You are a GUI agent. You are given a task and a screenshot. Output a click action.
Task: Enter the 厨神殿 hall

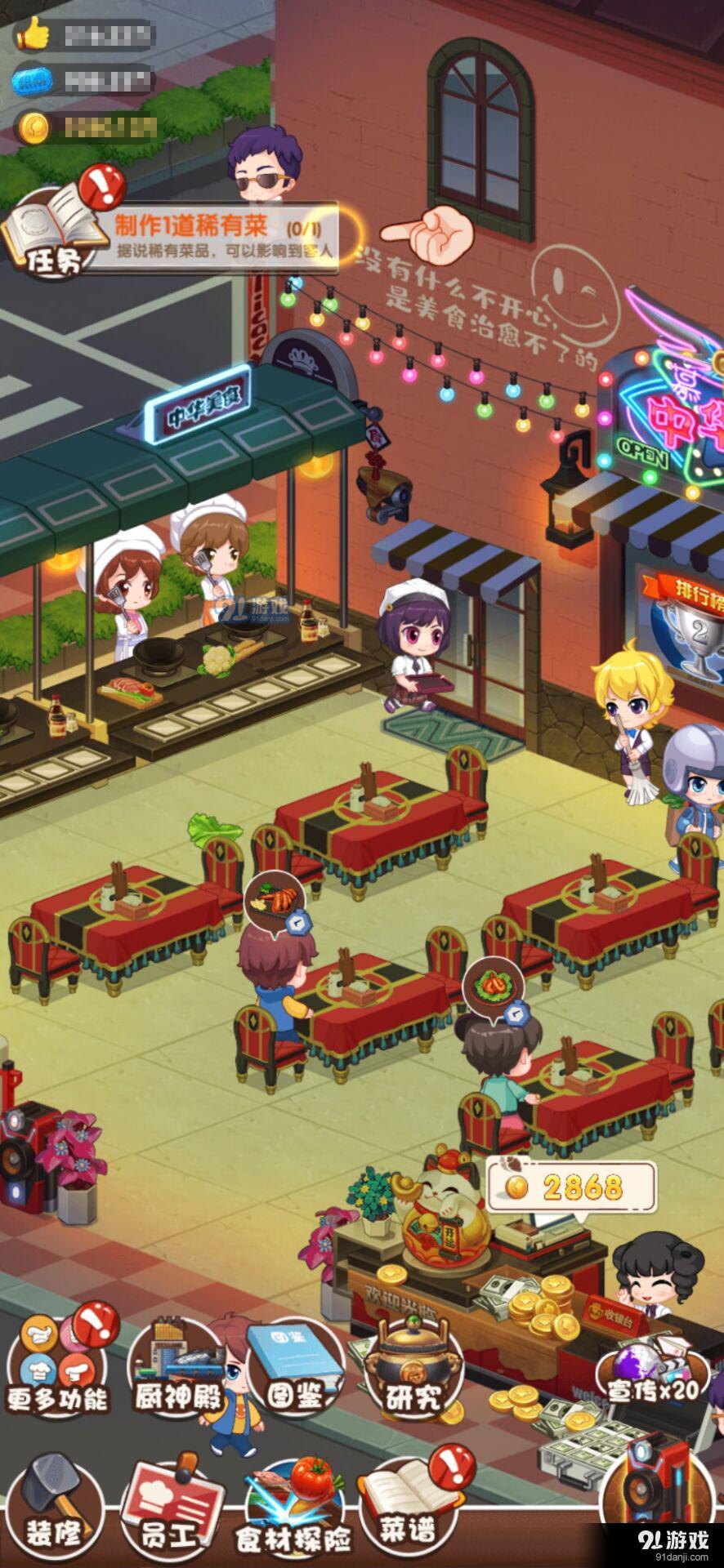178,1365
